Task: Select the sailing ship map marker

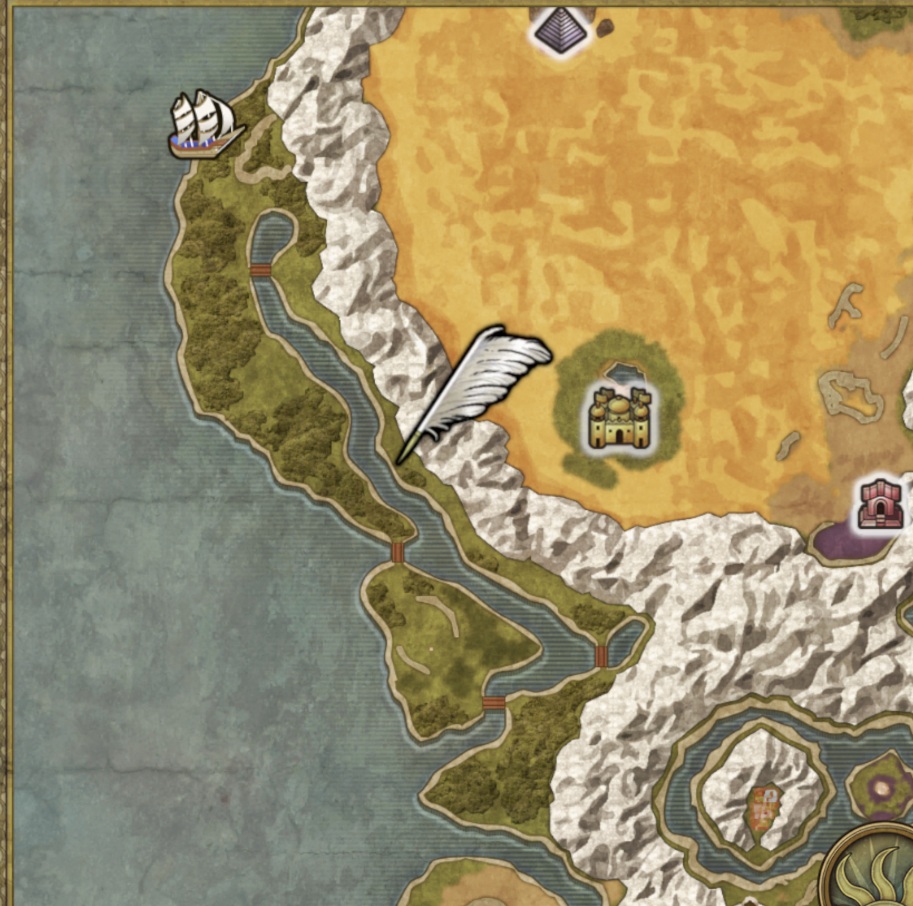Action: pos(205,124)
